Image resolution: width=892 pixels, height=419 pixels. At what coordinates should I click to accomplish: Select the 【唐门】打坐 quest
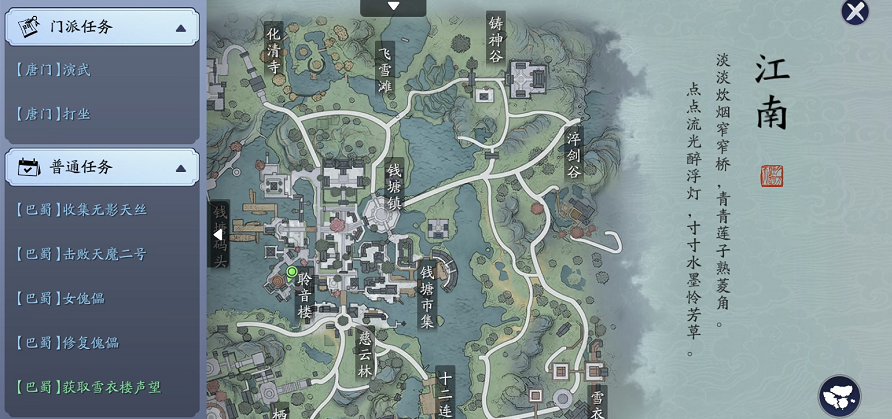pyautogui.click(x=54, y=114)
